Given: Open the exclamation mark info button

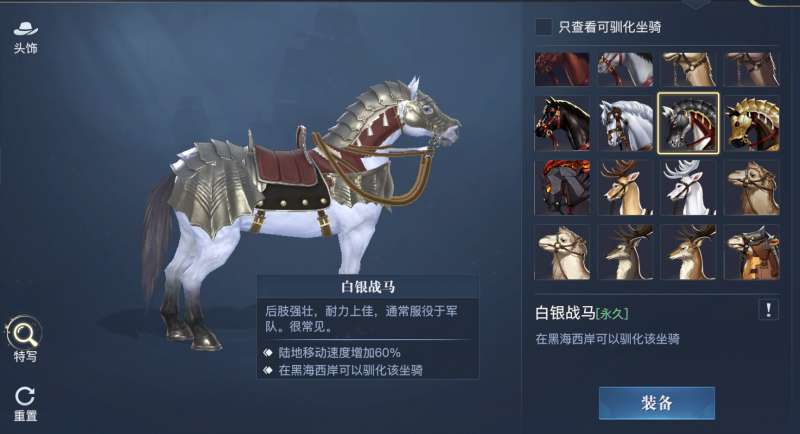Looking at the screenshot, I should point(768,309).
